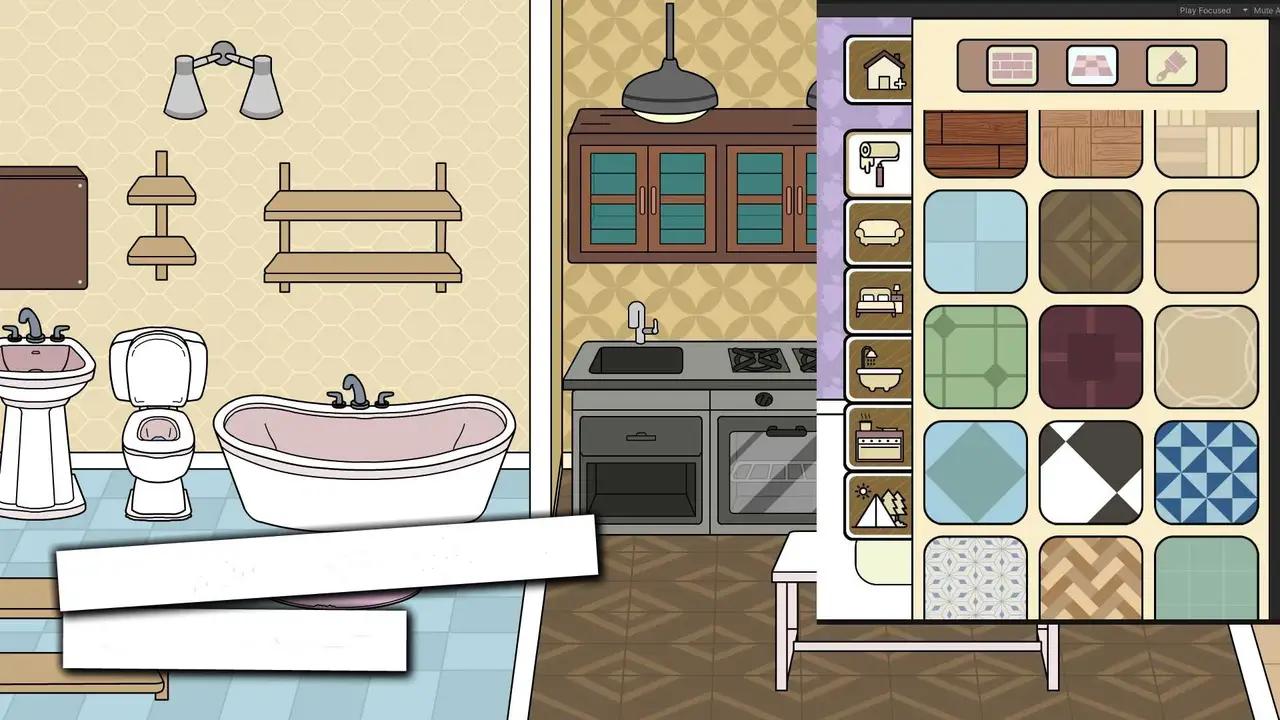The width and height of the screenshot is (1280, 720).
Task: Open the kitchen appliances category
Action: click(877, 441)
